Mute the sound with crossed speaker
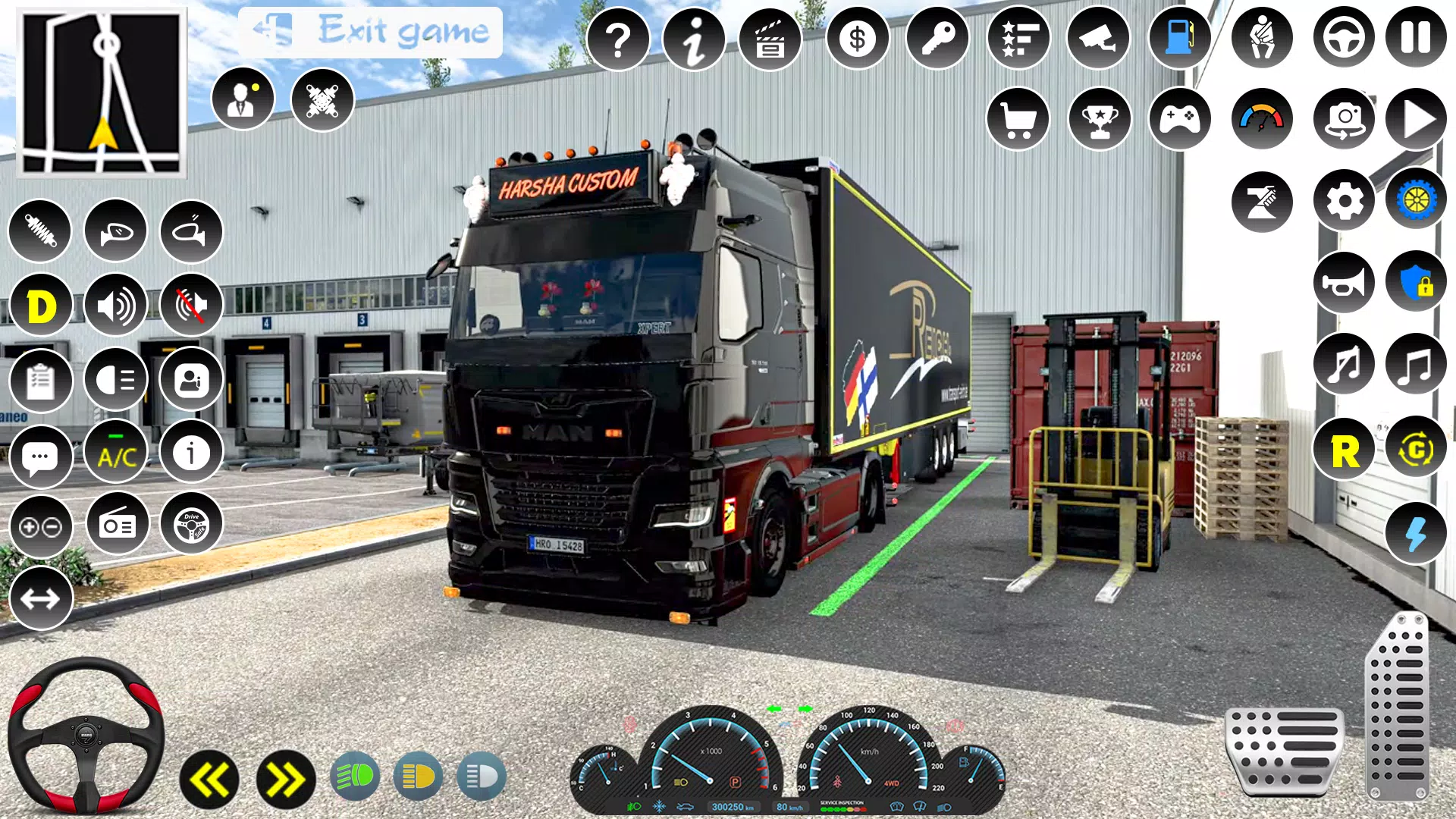1456x819 pixels. pos(191,306)
